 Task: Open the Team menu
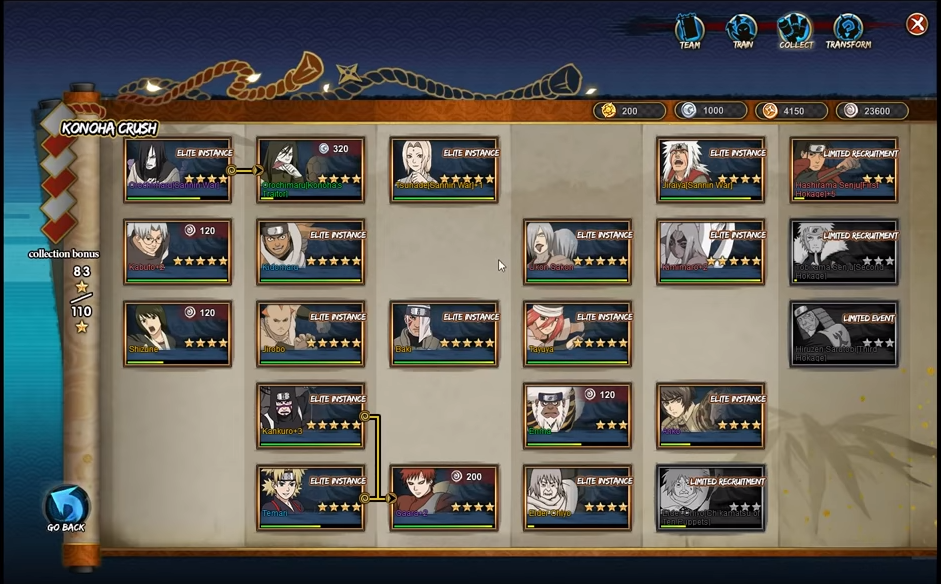(690, 31)
